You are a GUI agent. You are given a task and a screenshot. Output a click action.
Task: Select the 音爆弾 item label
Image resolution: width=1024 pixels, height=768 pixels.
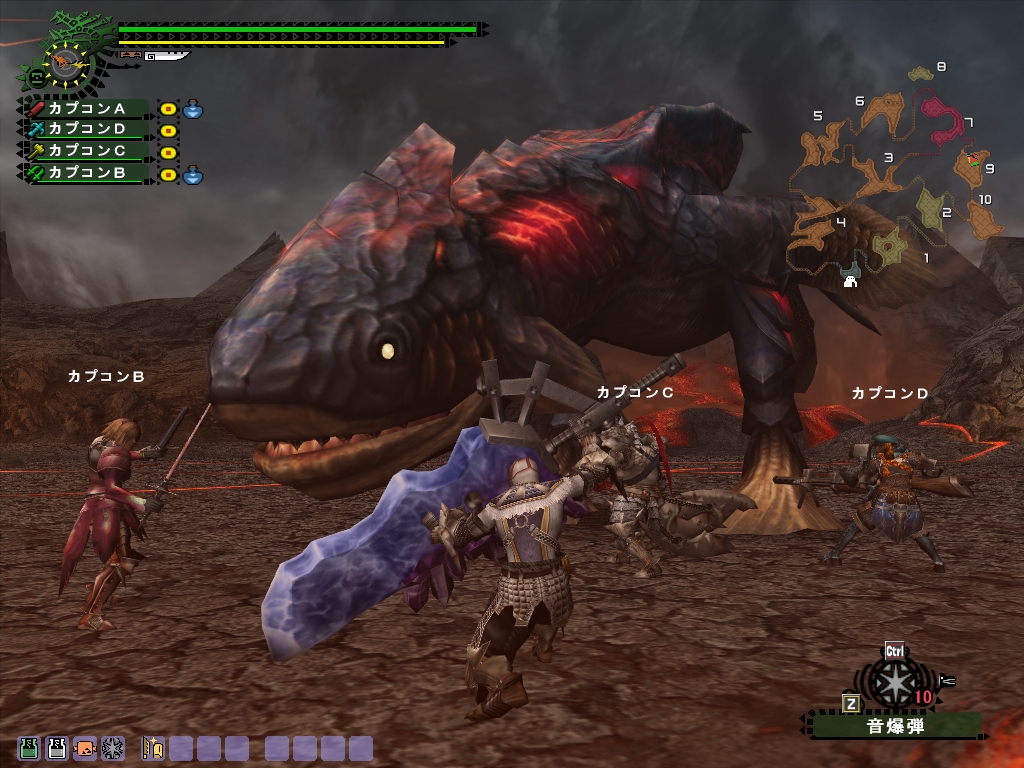tap(894, 727)
